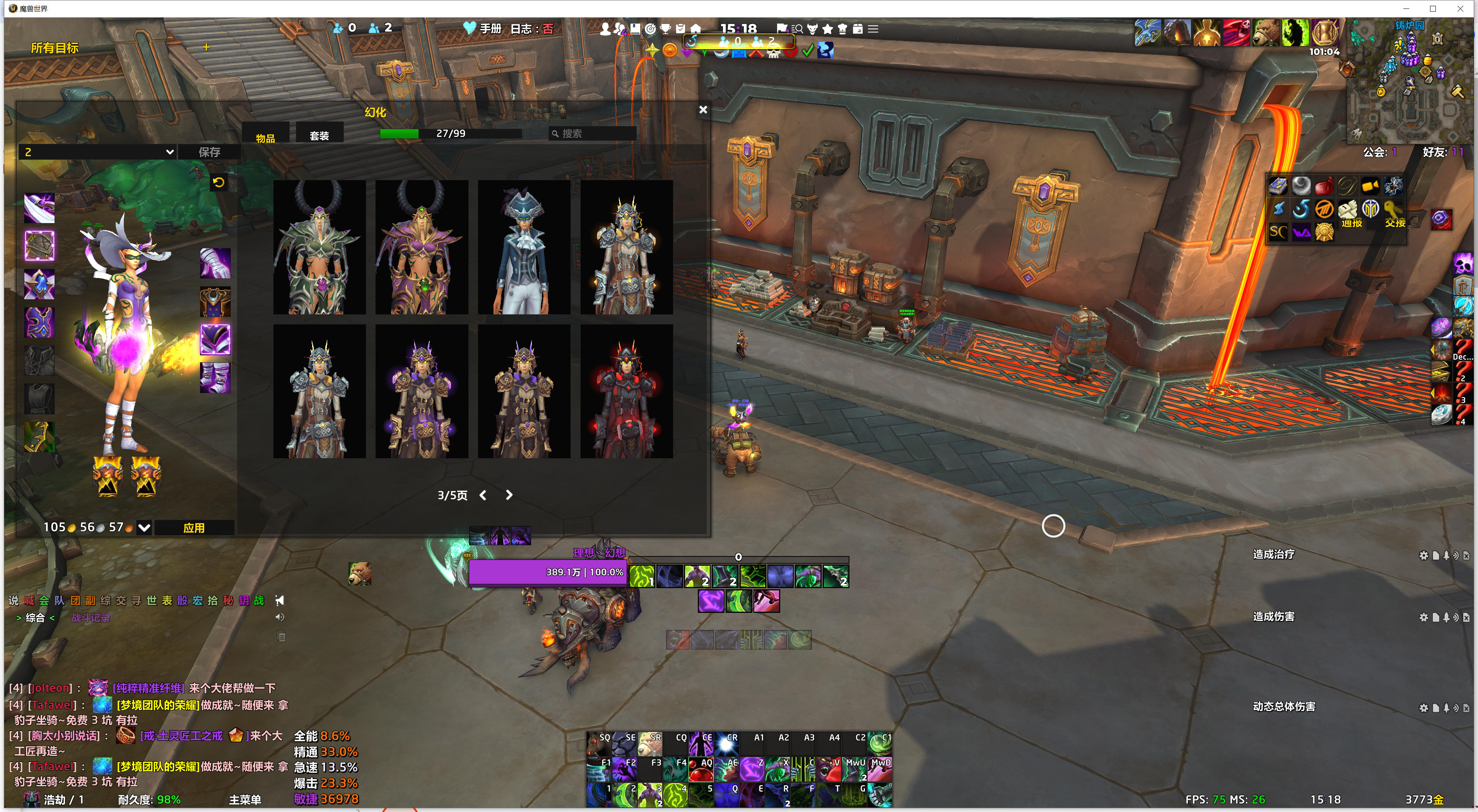Open the 主菜单 main menu
Viewport: 1478px width, 812px height.
(x=245, y=799)
